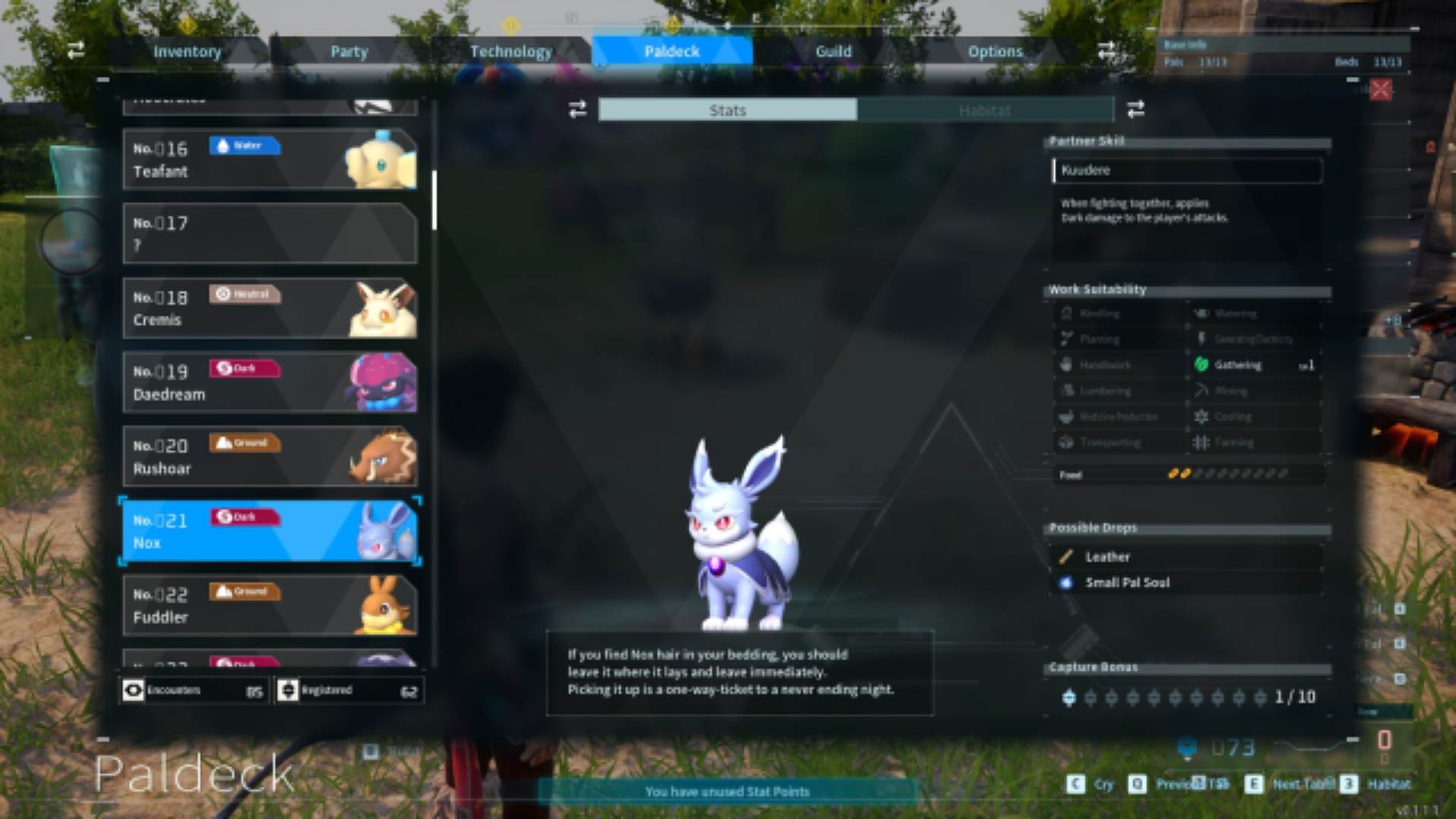
Task: Click the Encounters counter icon
Action: [x=133, y=690]
